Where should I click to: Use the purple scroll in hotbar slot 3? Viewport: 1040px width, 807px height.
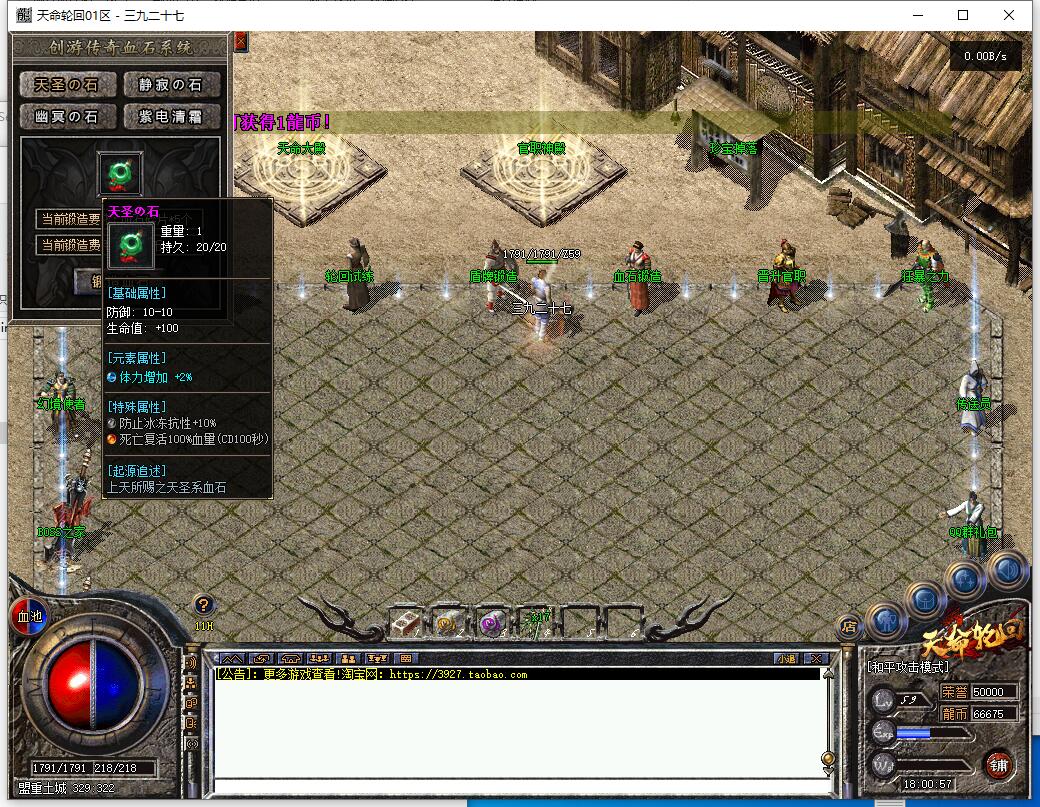coord(491,623)
